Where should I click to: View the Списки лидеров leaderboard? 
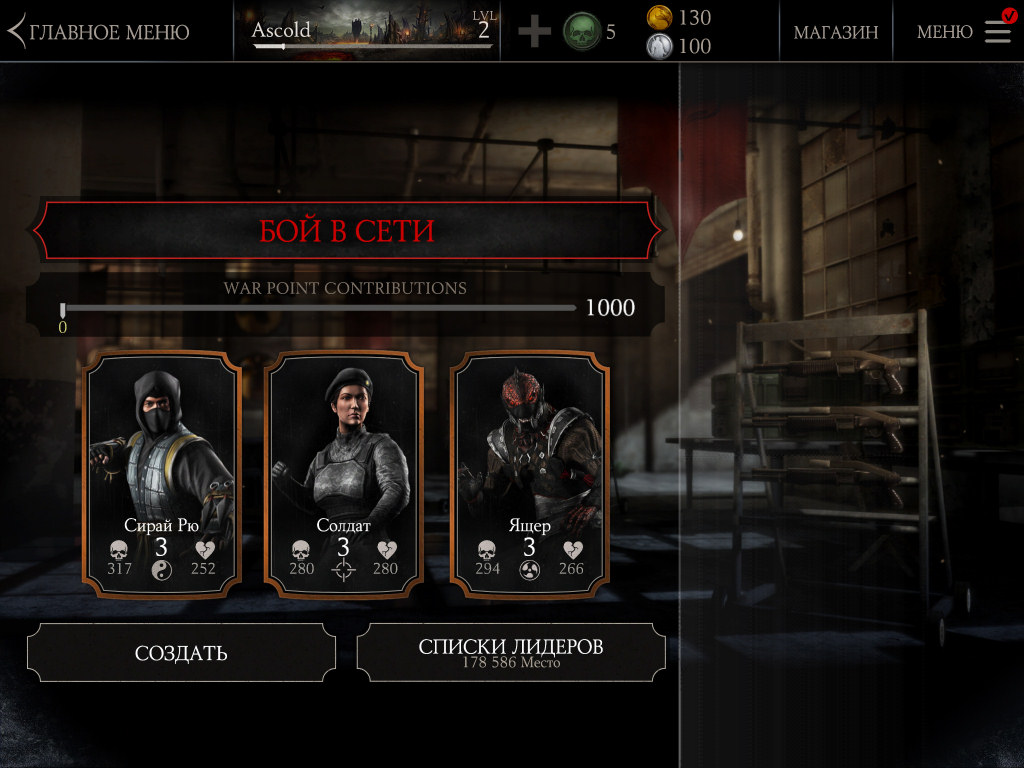pyautogui.click(x=510, y=652)
